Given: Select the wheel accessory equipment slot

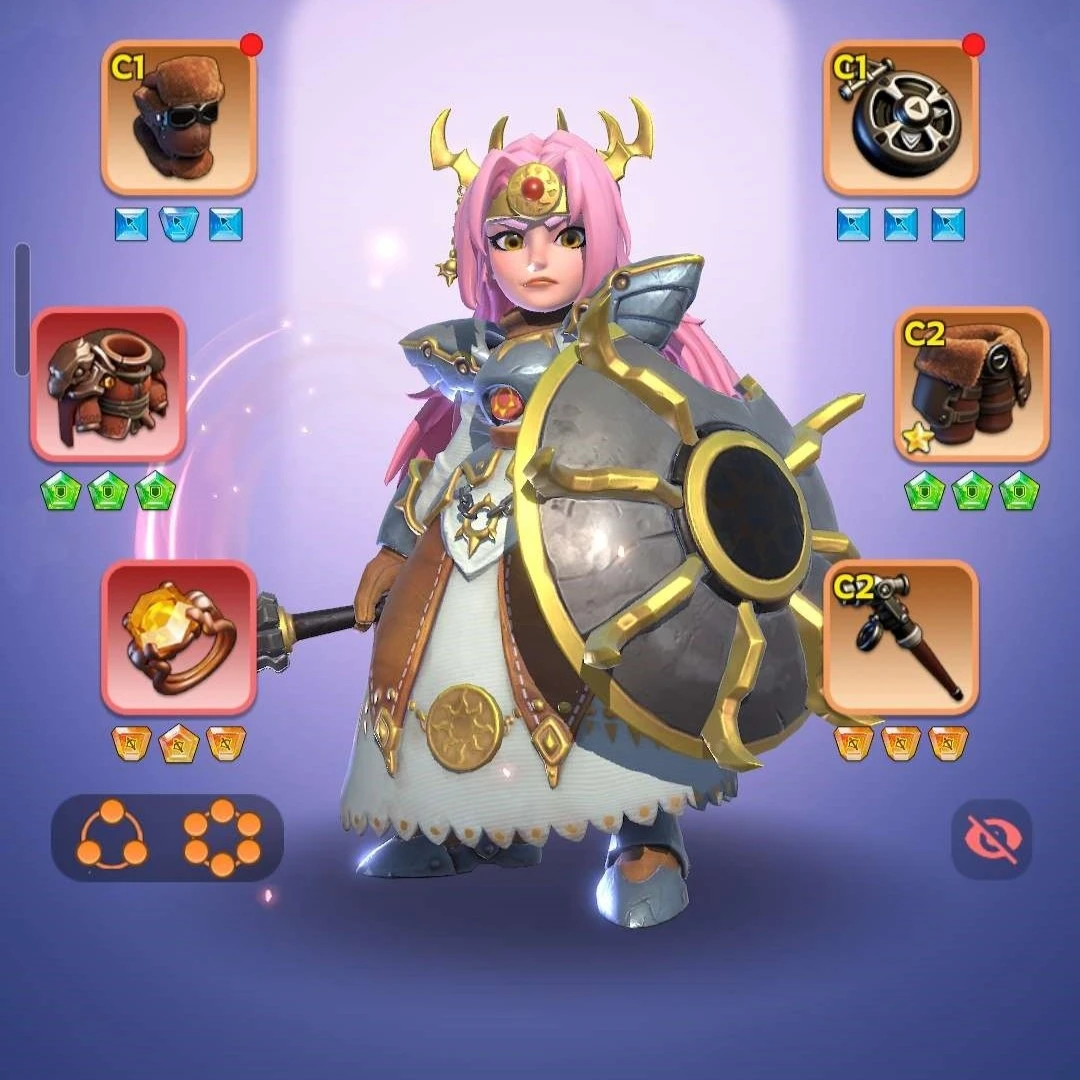Looking at the screenshot, I should click(901, 118).
